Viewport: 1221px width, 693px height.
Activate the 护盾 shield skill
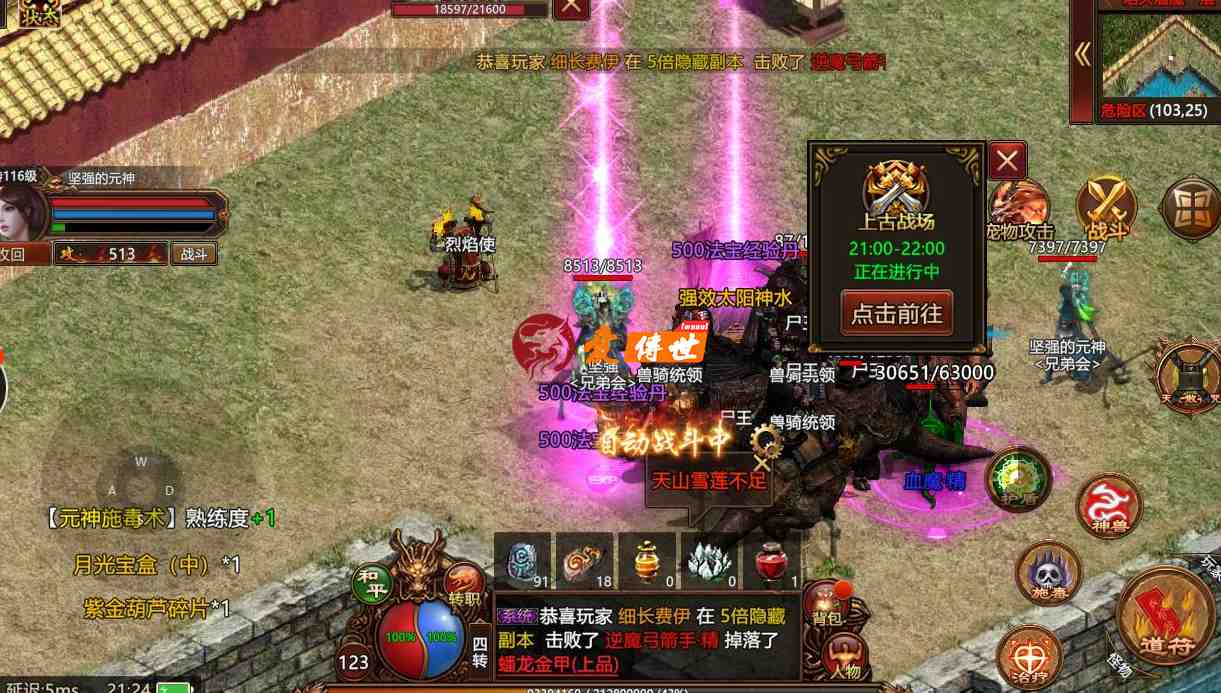[1018, 479]
